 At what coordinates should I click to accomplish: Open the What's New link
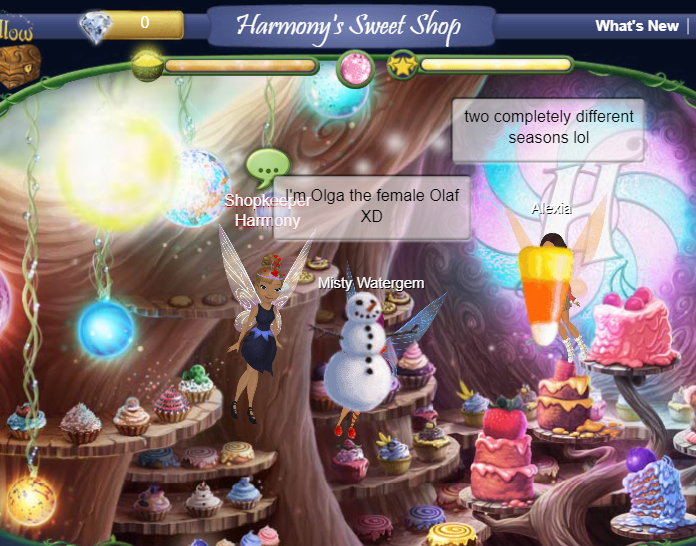click(636, 26)
